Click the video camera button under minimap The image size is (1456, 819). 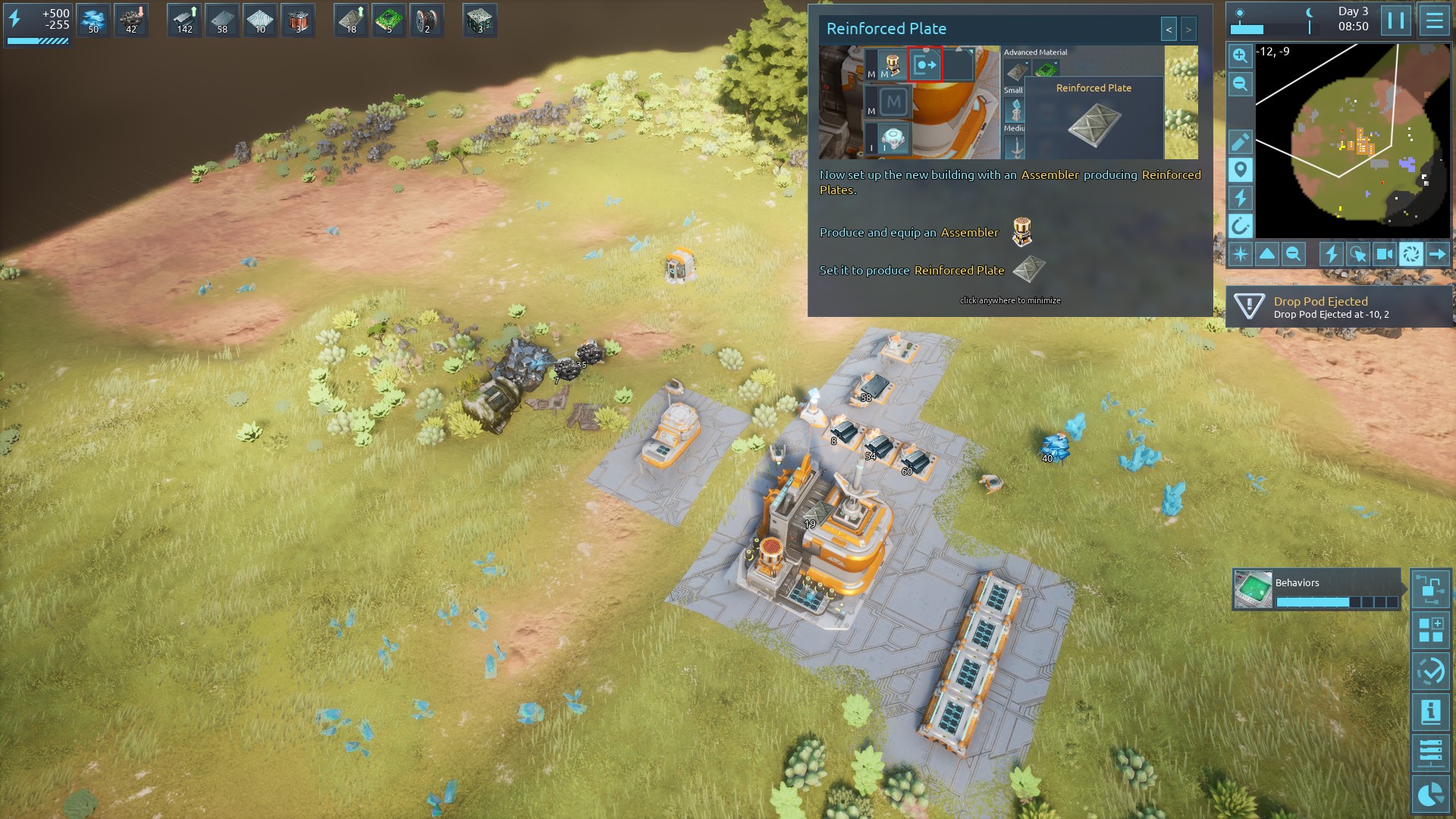tap(1384, 255)
